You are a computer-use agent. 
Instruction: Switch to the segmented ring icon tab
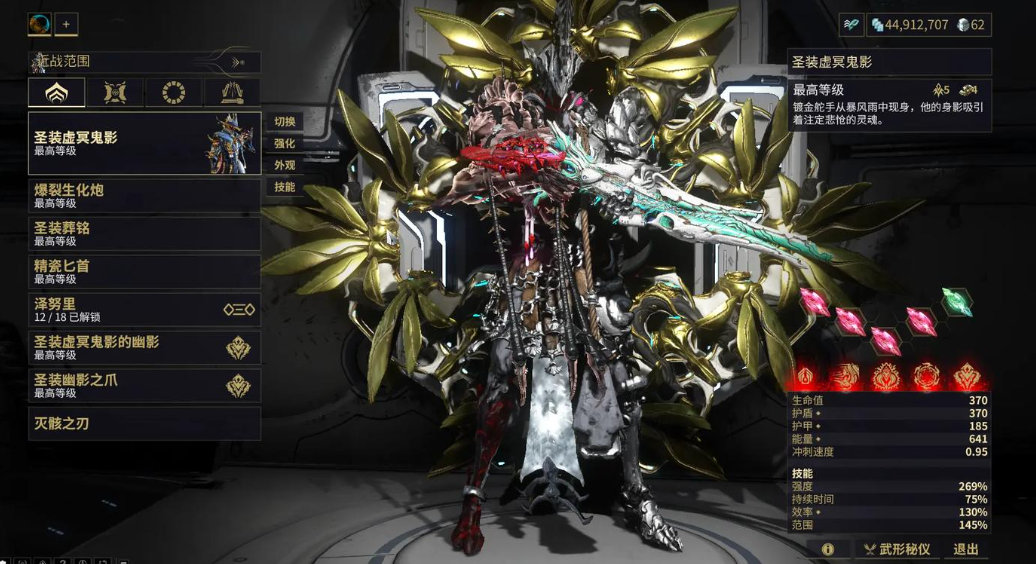(x=174, y=93)
